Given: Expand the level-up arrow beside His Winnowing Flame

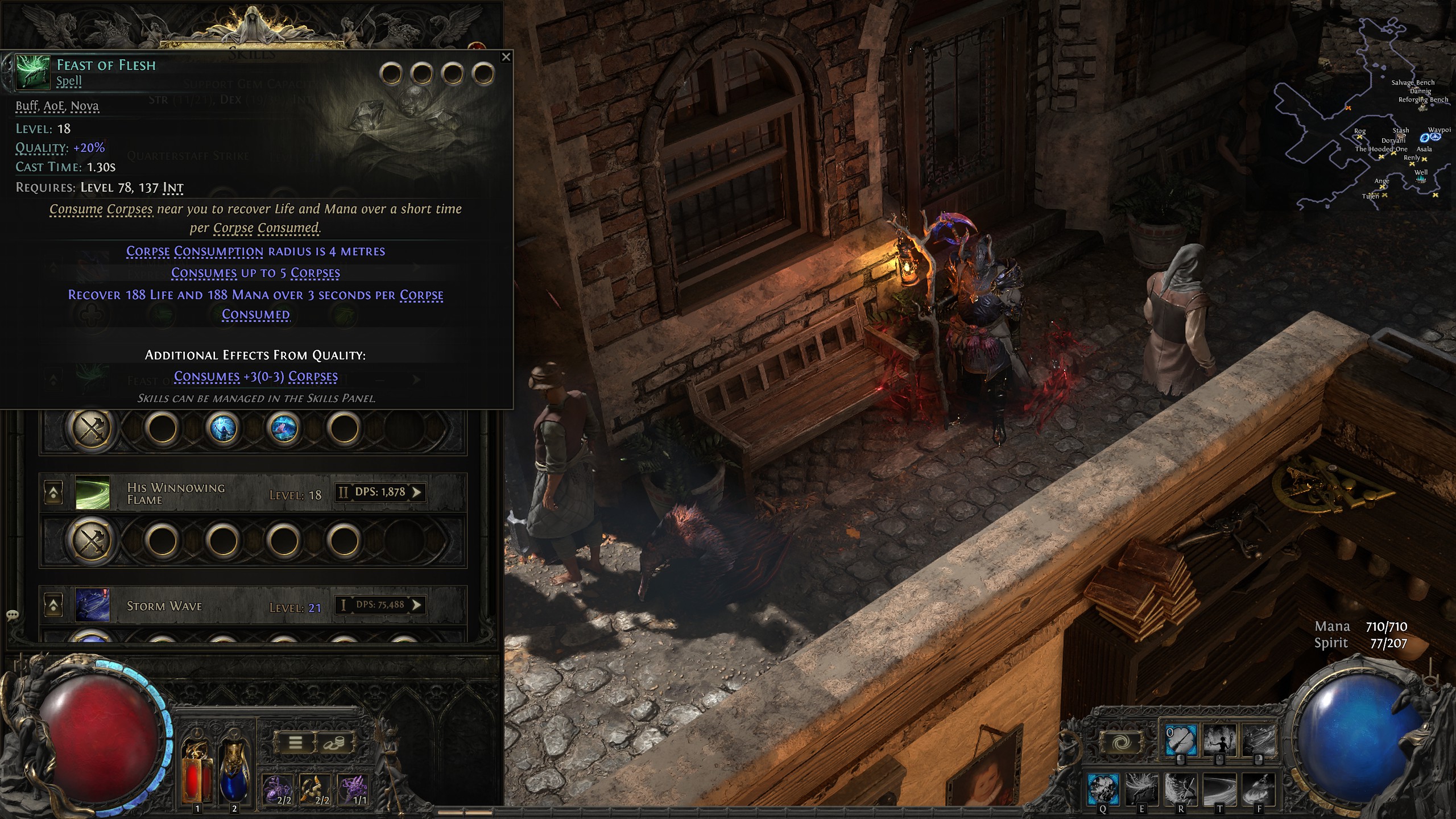Looking at the screenshot, I should pos(53,493).
